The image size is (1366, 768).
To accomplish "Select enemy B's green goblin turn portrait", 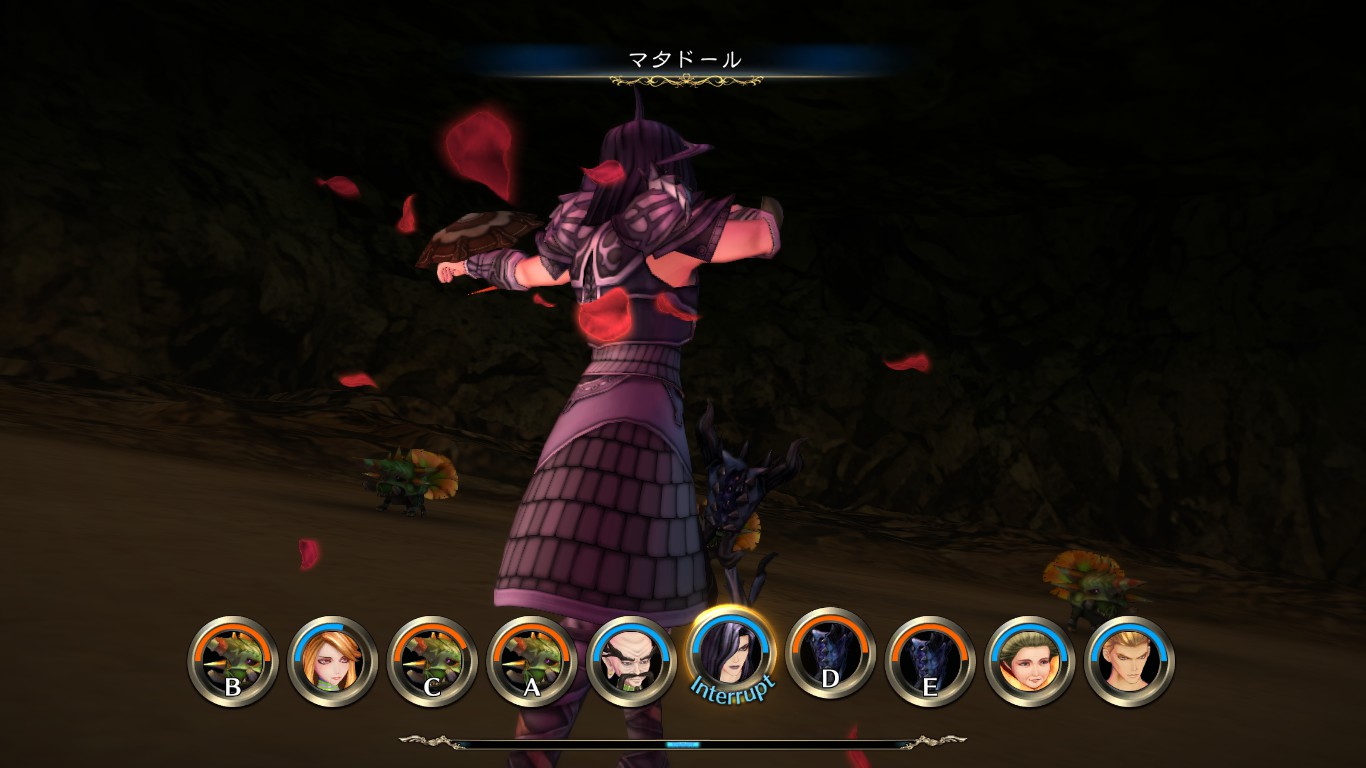I will pyautogui.click(x=232, y=660).
